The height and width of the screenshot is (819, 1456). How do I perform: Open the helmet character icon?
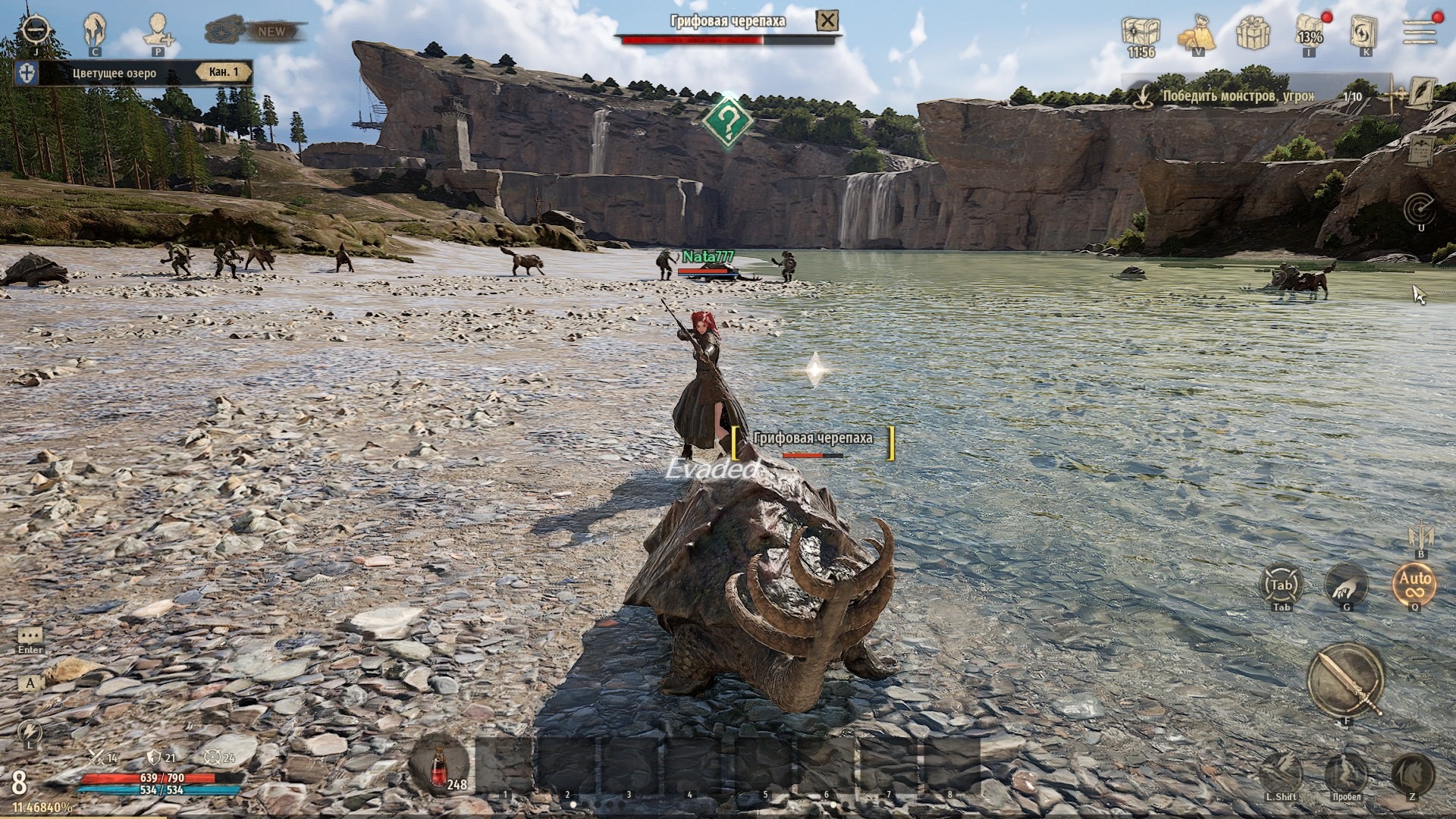click(95, 29)
